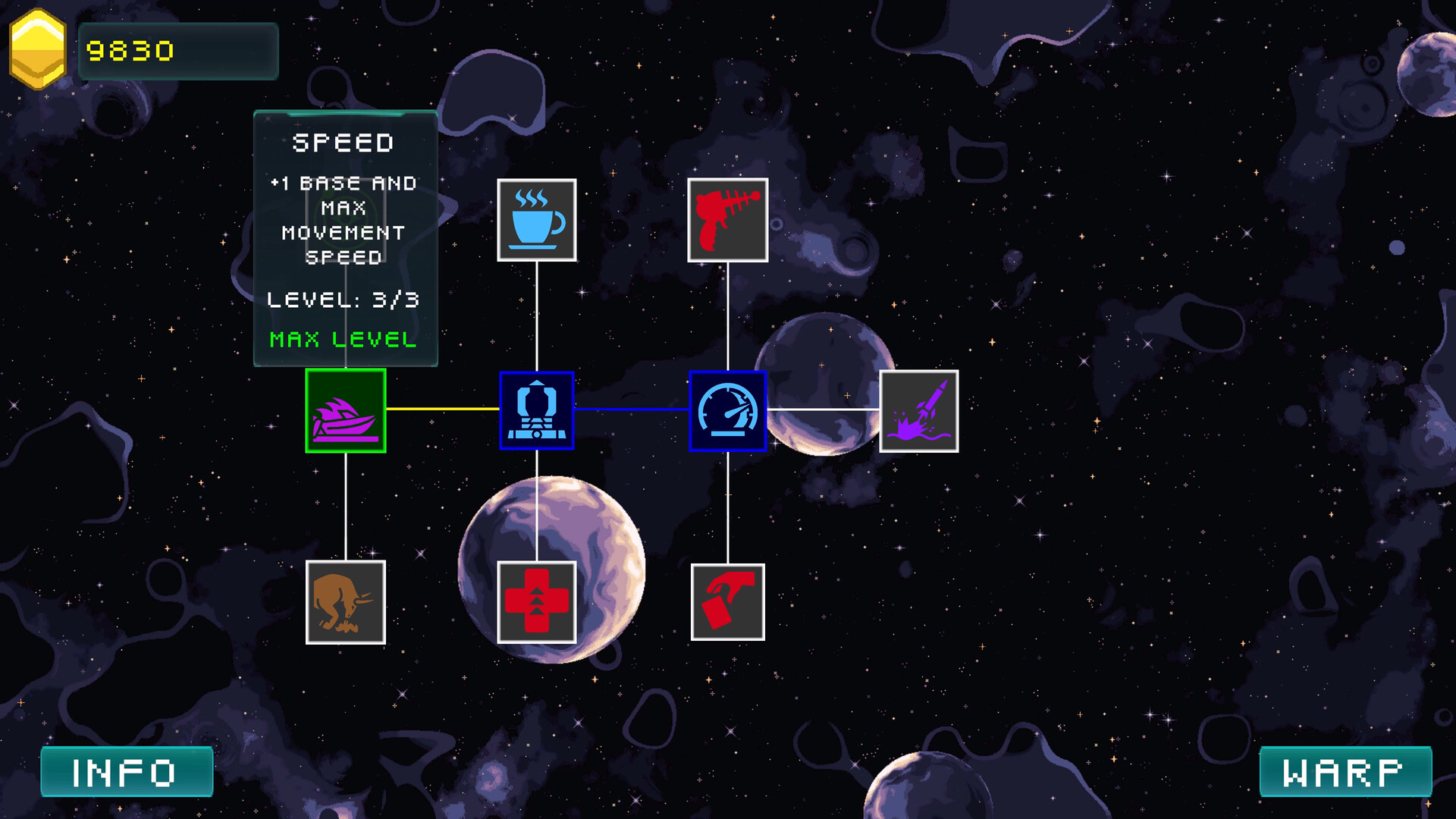Click the speedometer upgrade node

727,411
